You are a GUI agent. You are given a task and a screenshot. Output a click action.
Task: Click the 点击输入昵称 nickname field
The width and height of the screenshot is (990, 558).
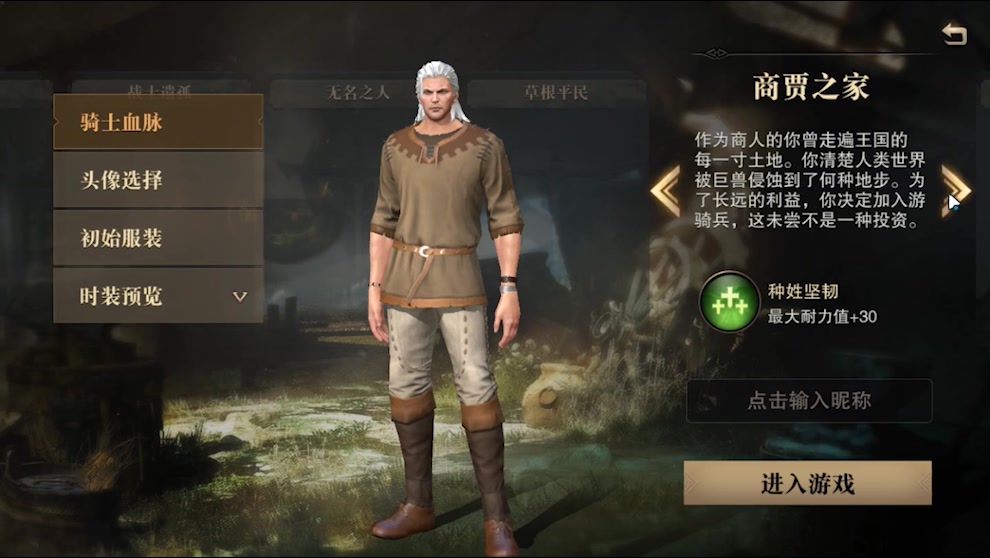pyautogui.click(x=808, y=401)
